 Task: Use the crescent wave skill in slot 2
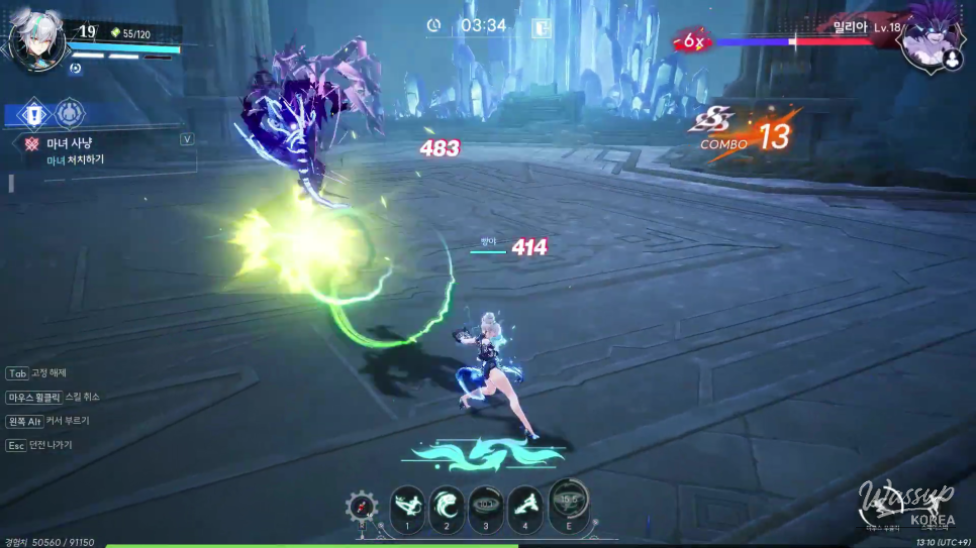coord(447,504)
